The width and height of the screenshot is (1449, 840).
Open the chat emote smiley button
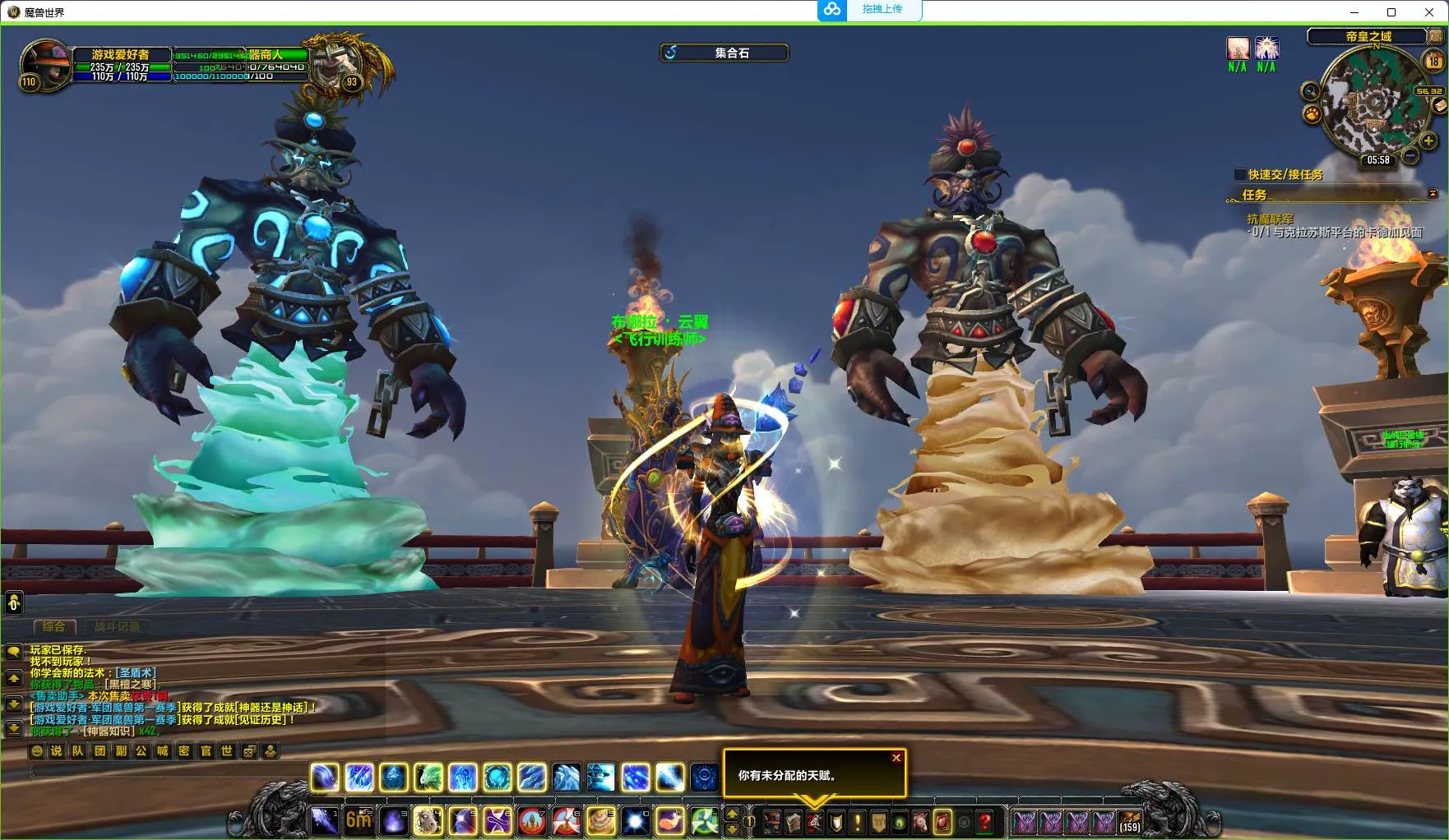pos(36,750)
